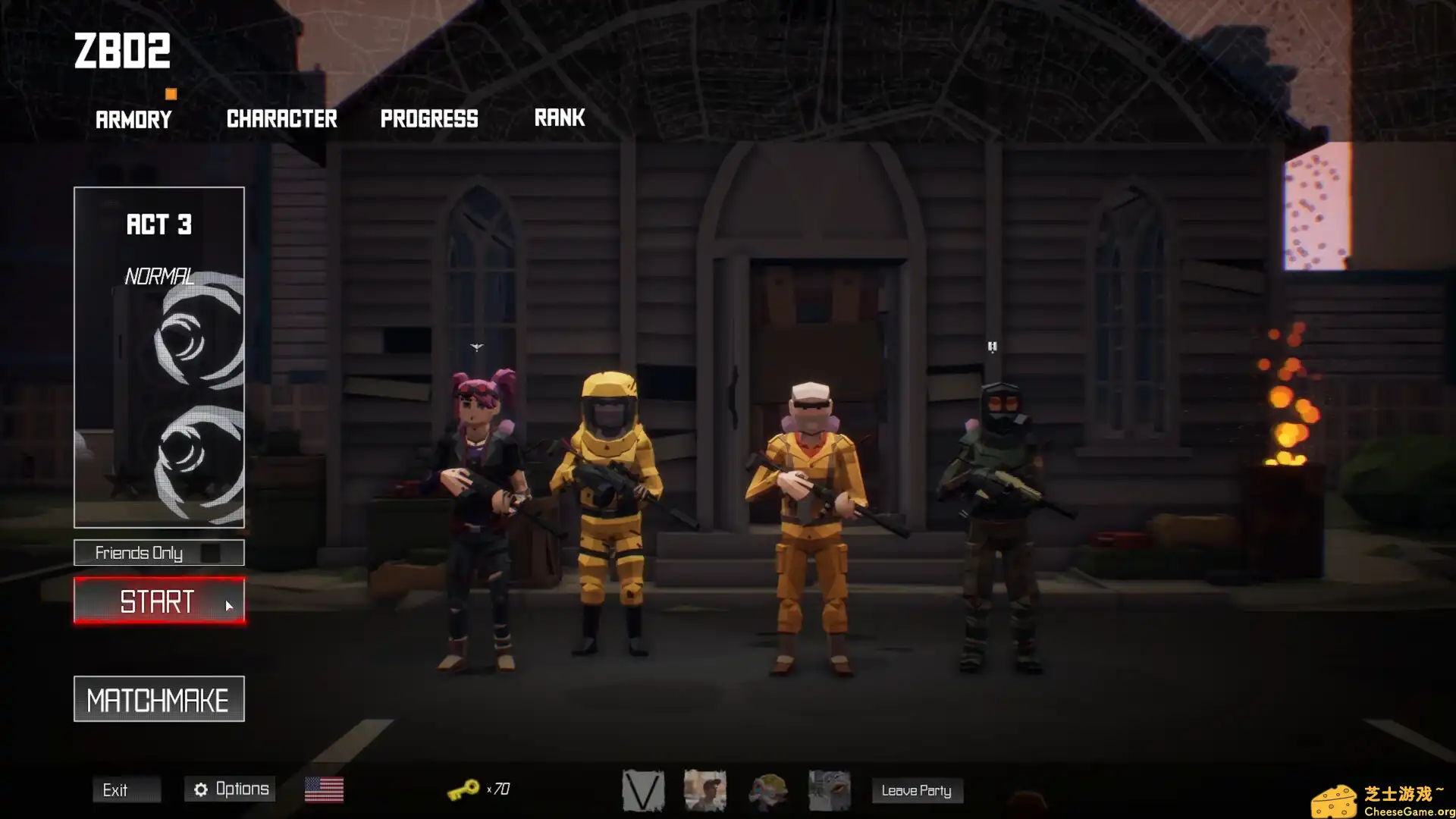1456x819 pixels.
Task: Click the V logo party slot portrait
Action: [643, 789]
